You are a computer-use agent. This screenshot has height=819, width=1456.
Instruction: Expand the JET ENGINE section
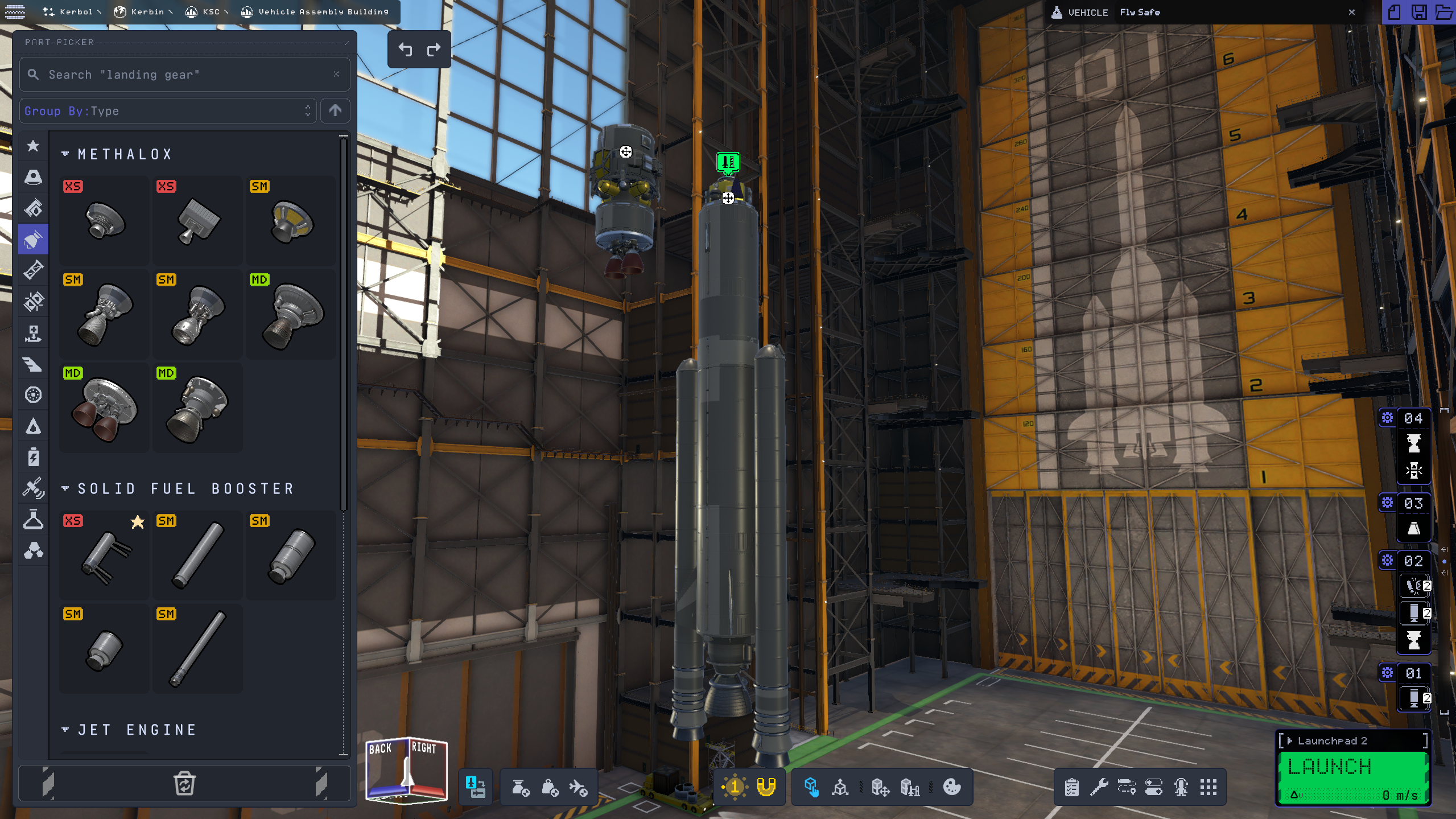[x=65, y=729]
